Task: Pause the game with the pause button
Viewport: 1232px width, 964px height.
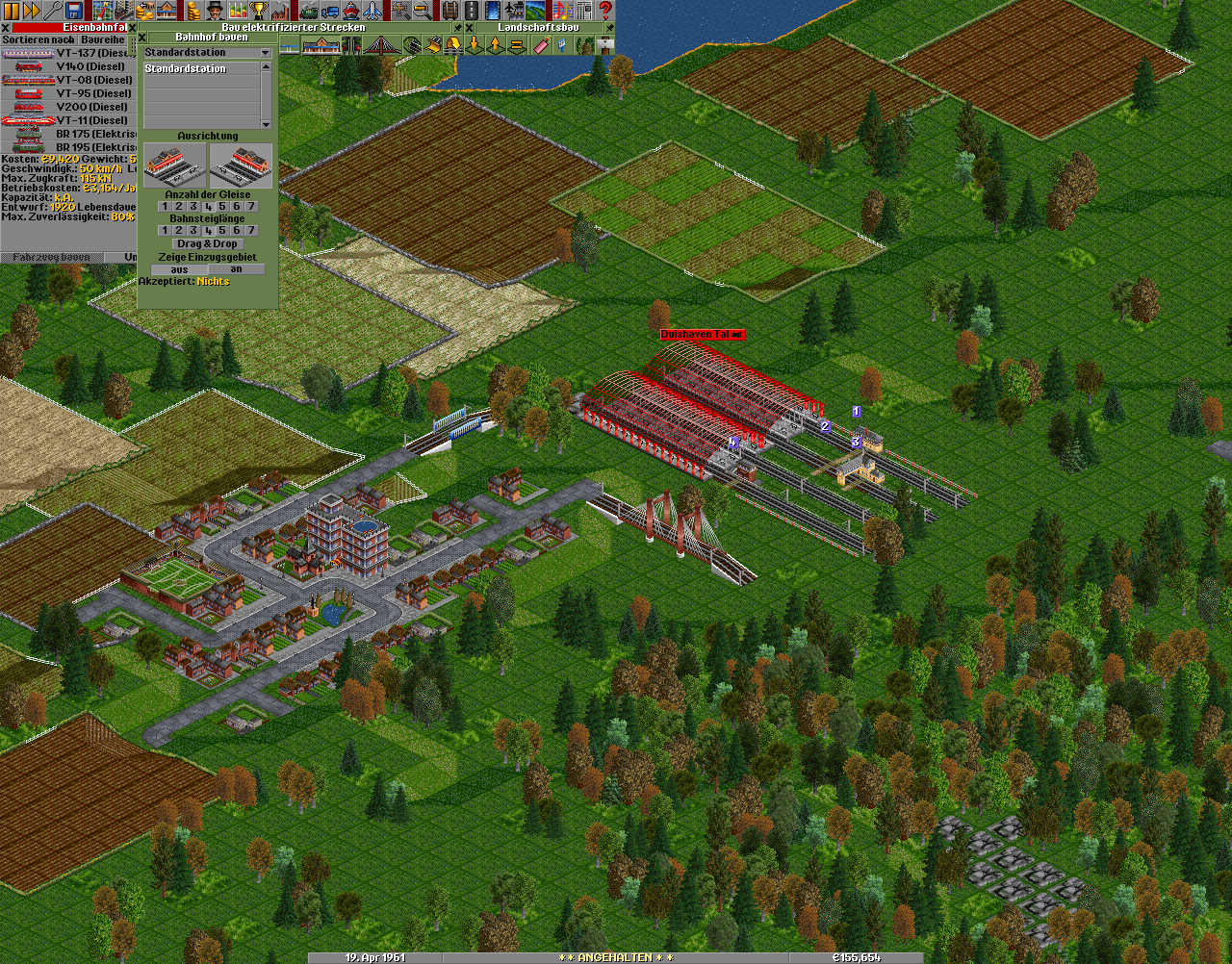Action: click(x=12, y=11)
